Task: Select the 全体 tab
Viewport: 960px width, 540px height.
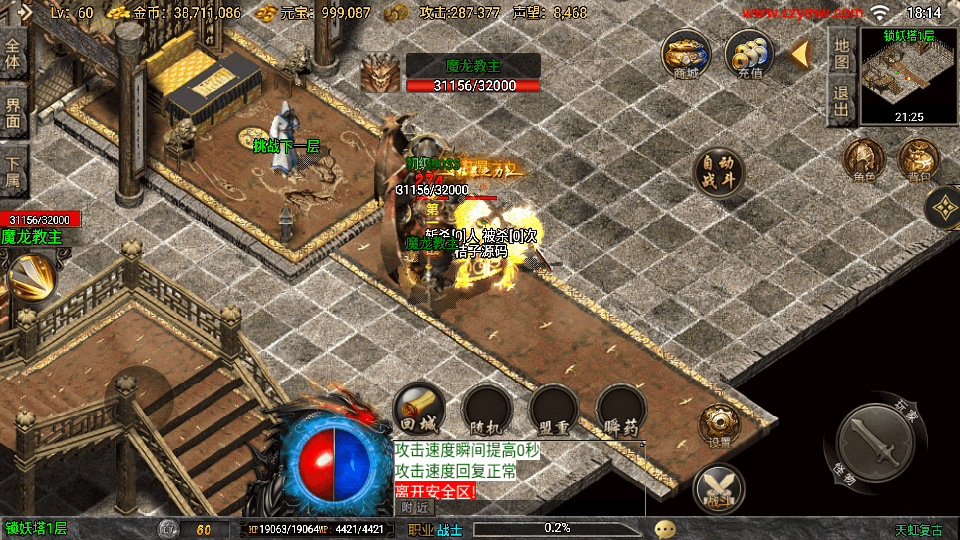Action: click(x=13, y=54)
